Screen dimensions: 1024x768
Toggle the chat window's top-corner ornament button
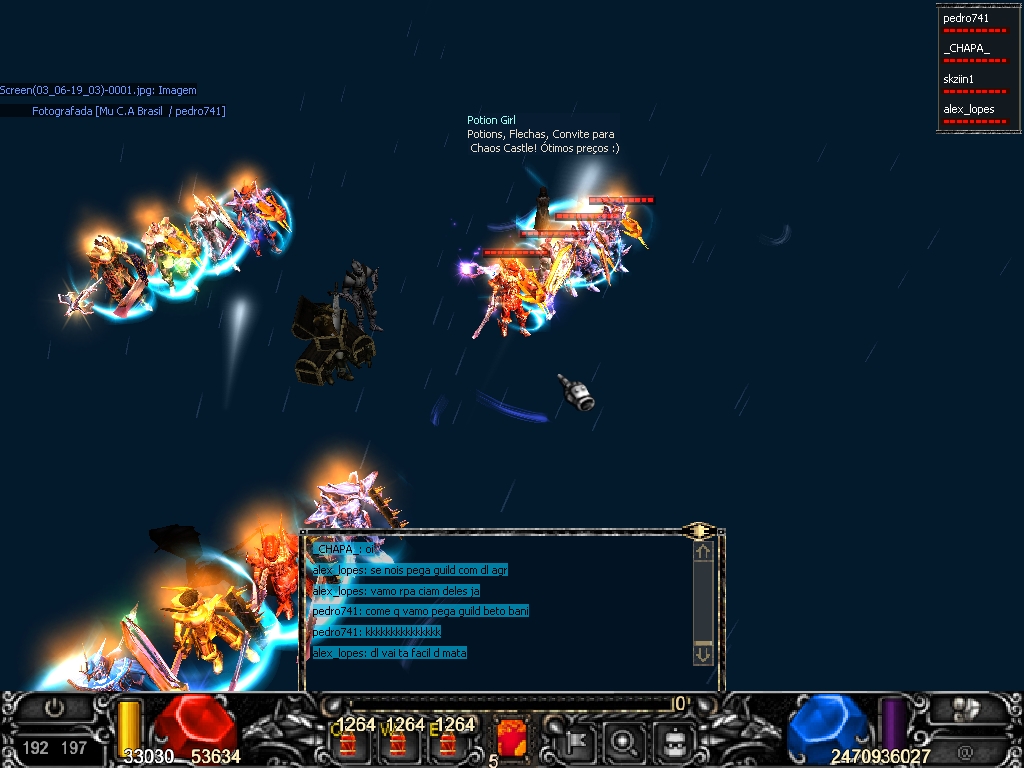(699, 532)
